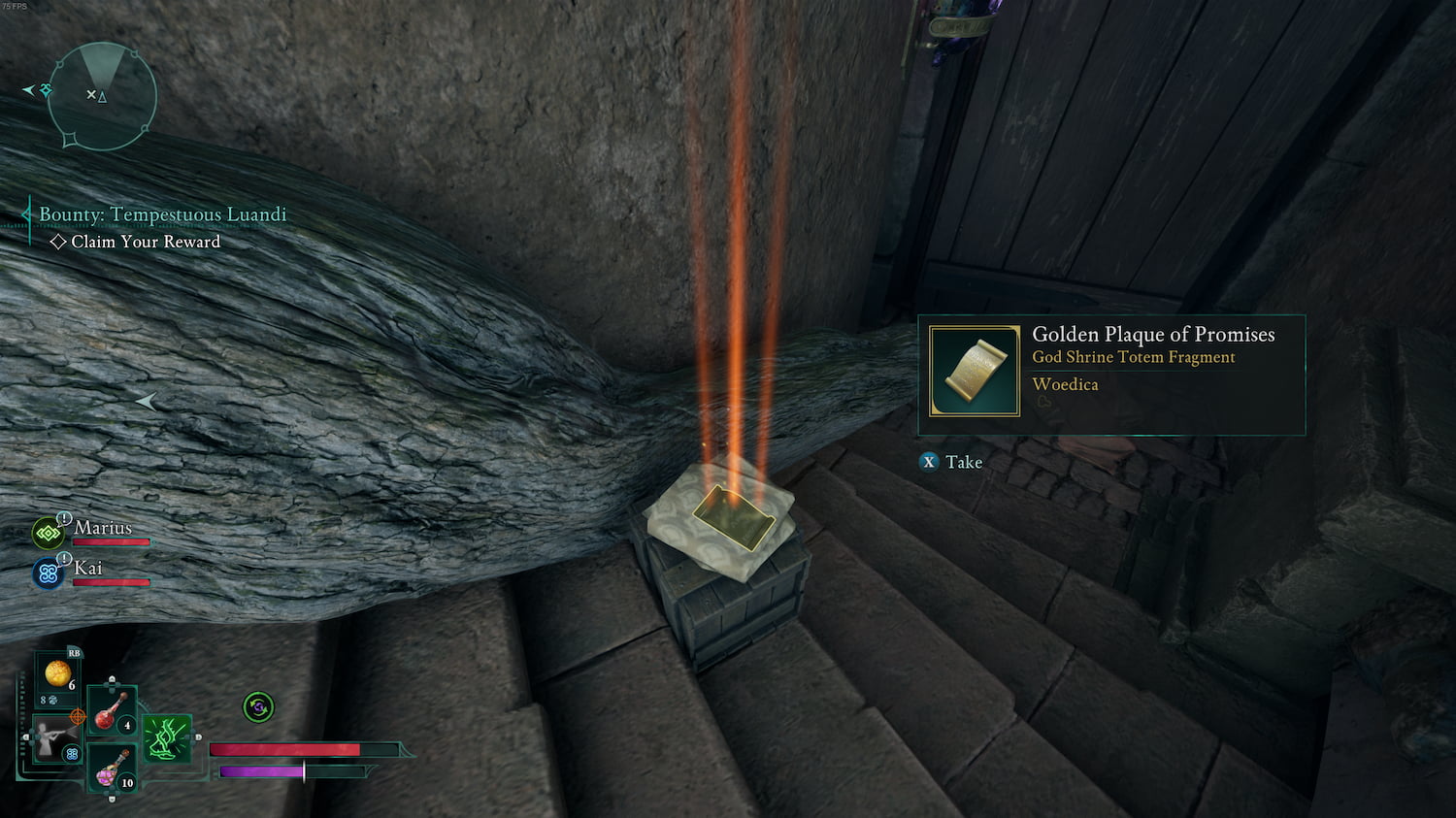Select the Bounty: Tempestuous Luandi quest tracker
This screenshot has height=818, width=1456.
click(162, 214)
